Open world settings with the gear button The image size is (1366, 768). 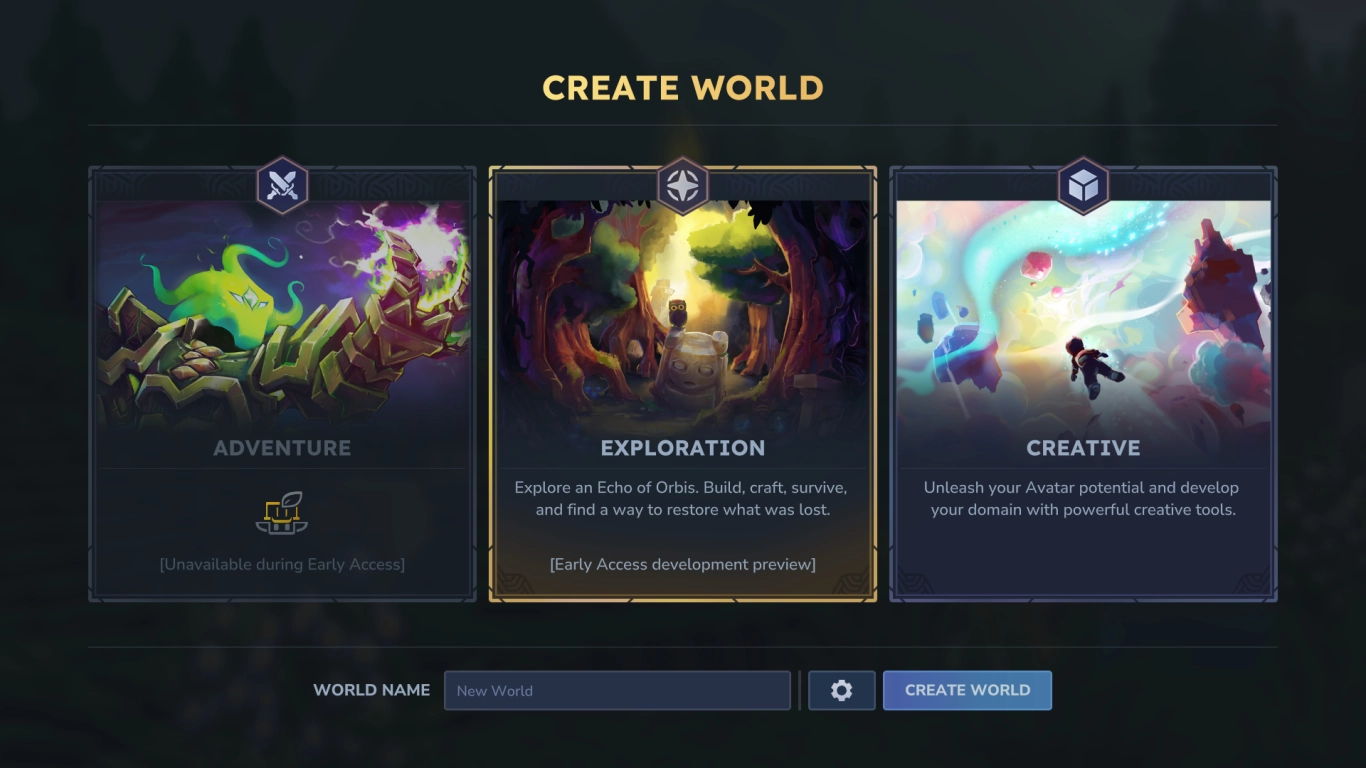[x=841, y=690]
